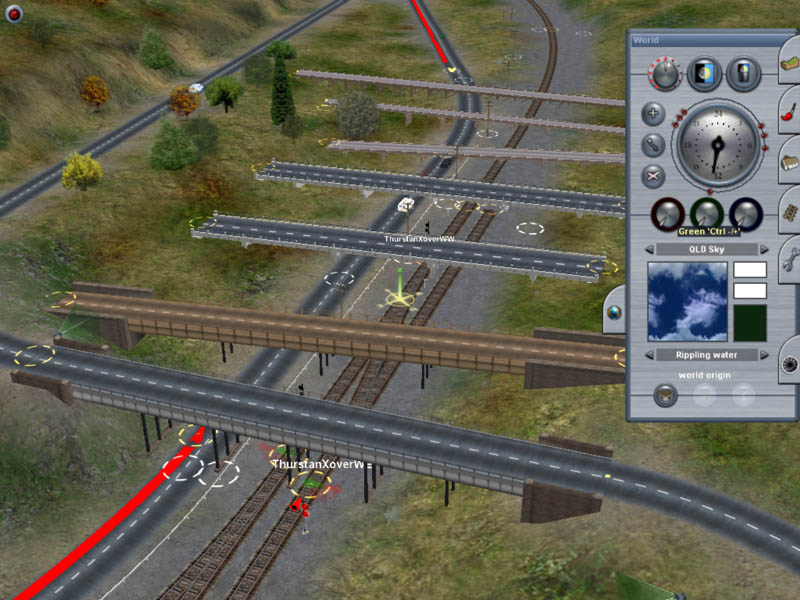Adjust the blue light colour dial

[x=745, y=213]
